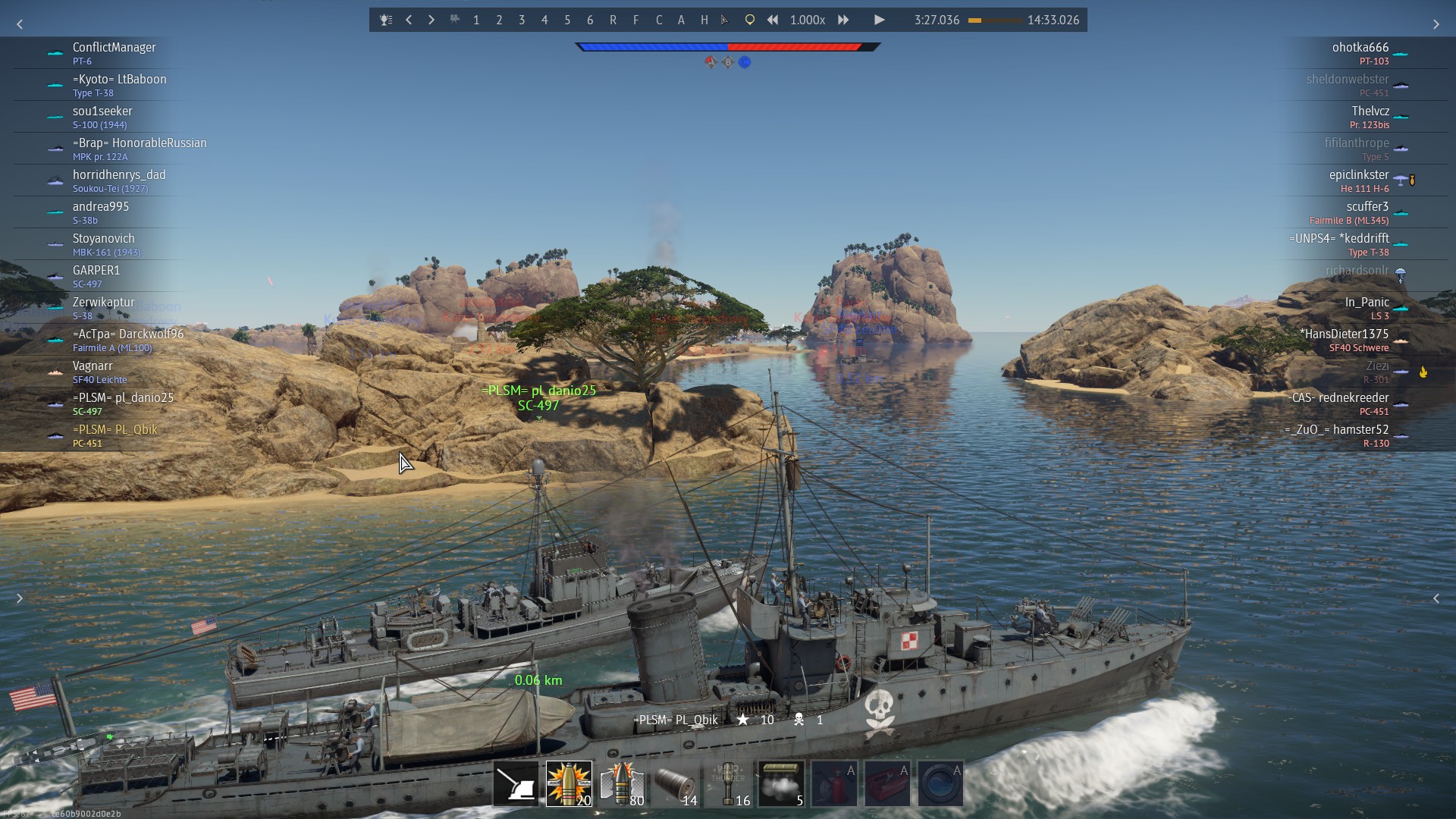Deploy the smoke screen ability
Screen dimensions: 1456x819
coord(781,783)
